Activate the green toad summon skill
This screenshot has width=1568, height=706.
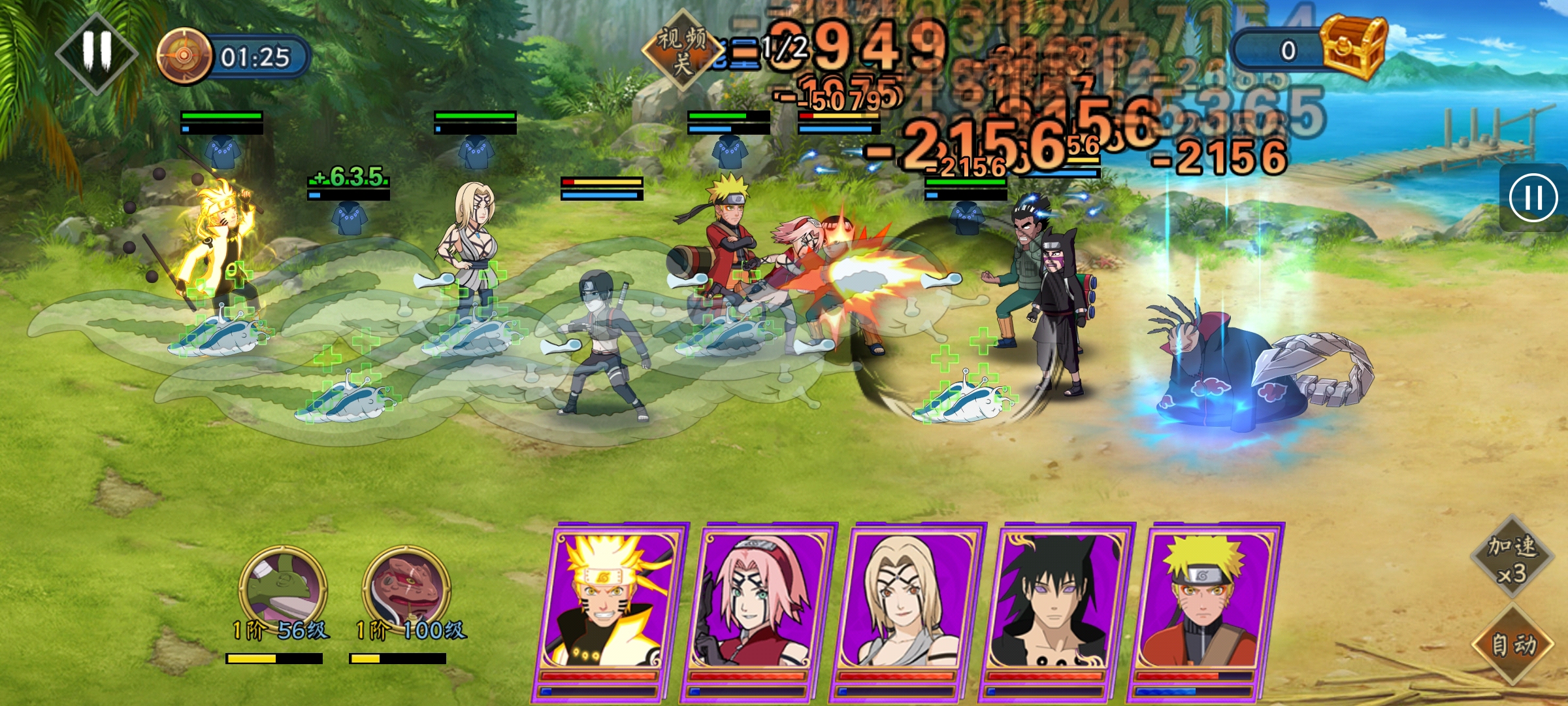click(283, 588)
